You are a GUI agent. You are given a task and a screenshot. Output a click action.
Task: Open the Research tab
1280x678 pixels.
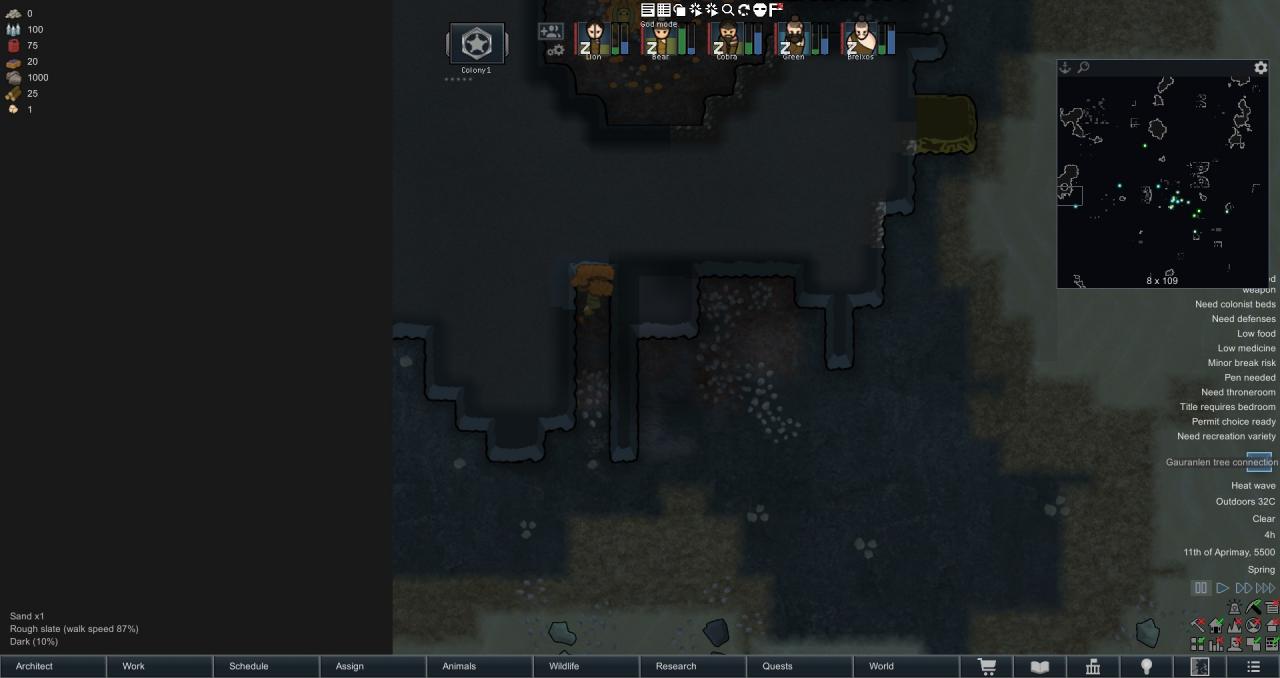tap(694, 666)
